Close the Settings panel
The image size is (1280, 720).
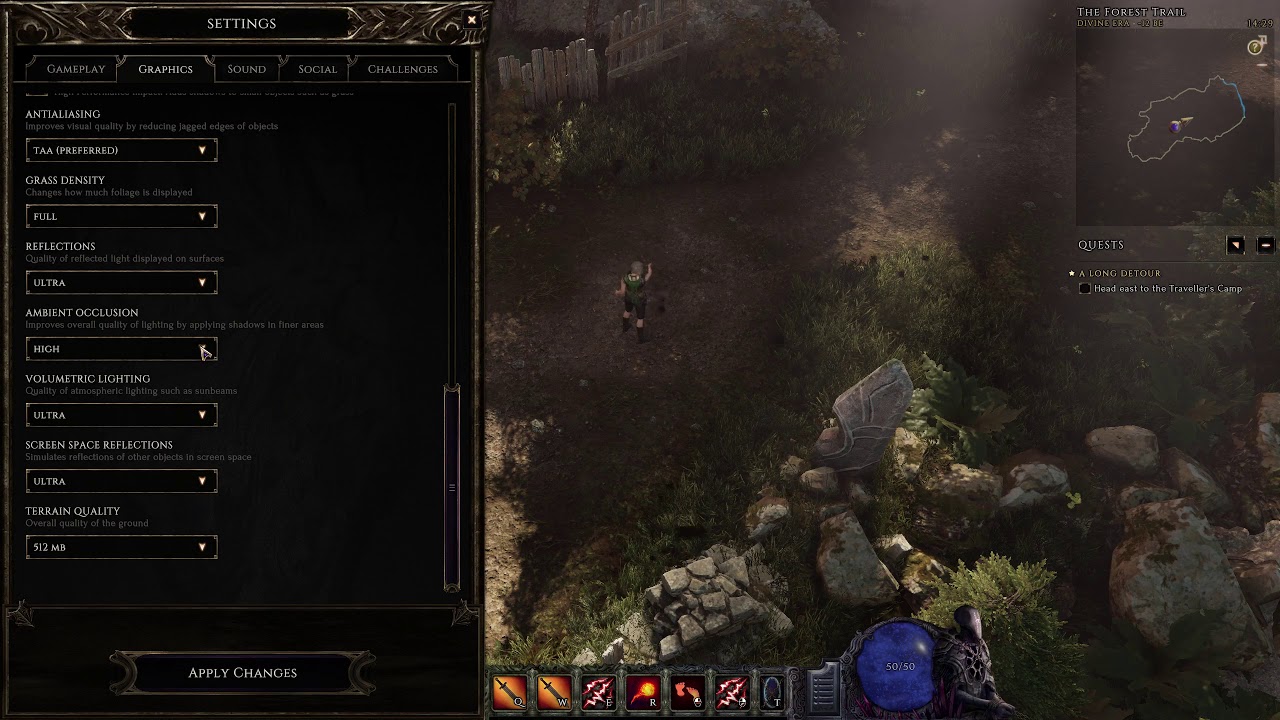click(472, 20)
